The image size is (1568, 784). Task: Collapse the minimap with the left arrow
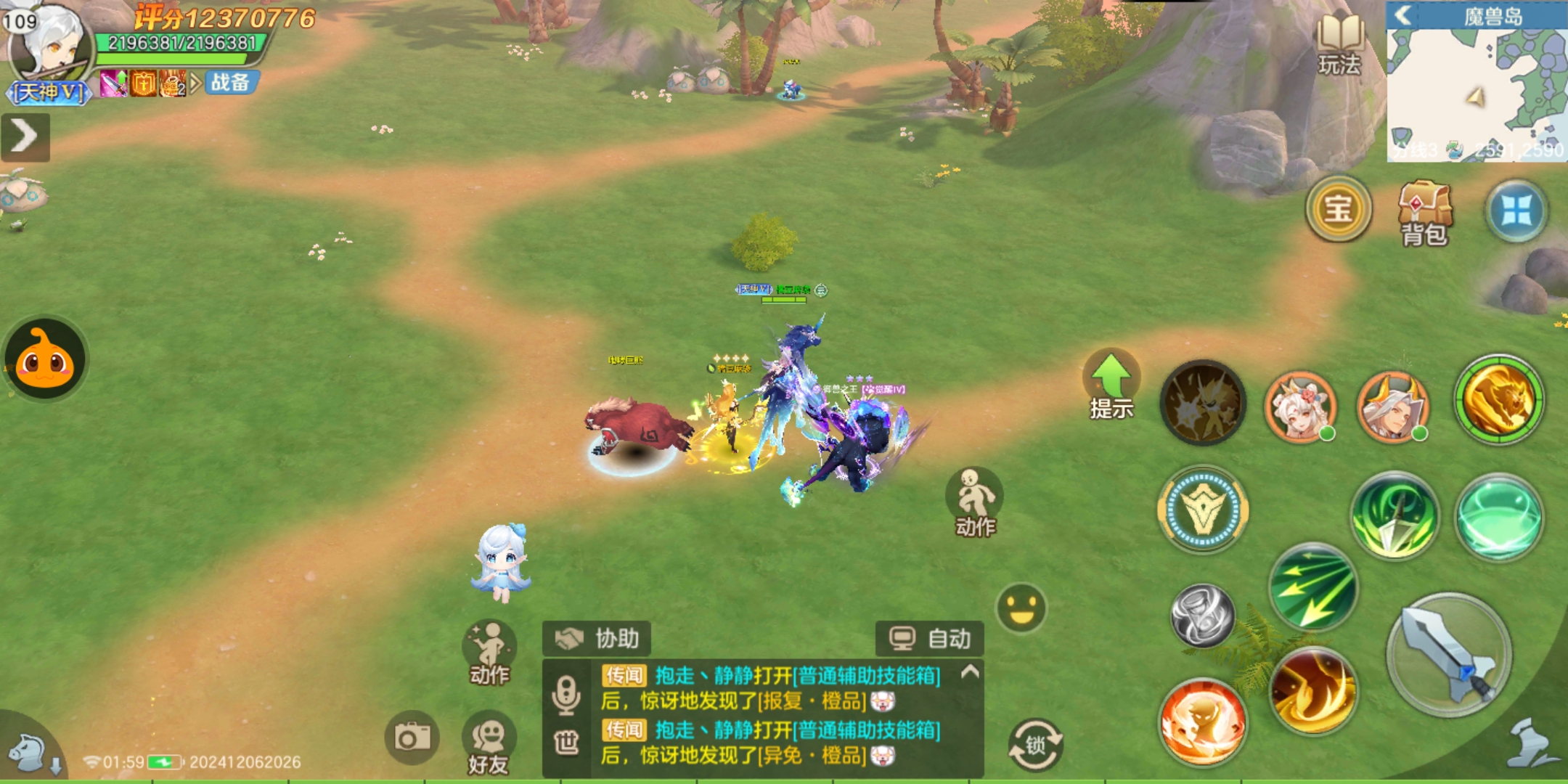click(1403, 15)
